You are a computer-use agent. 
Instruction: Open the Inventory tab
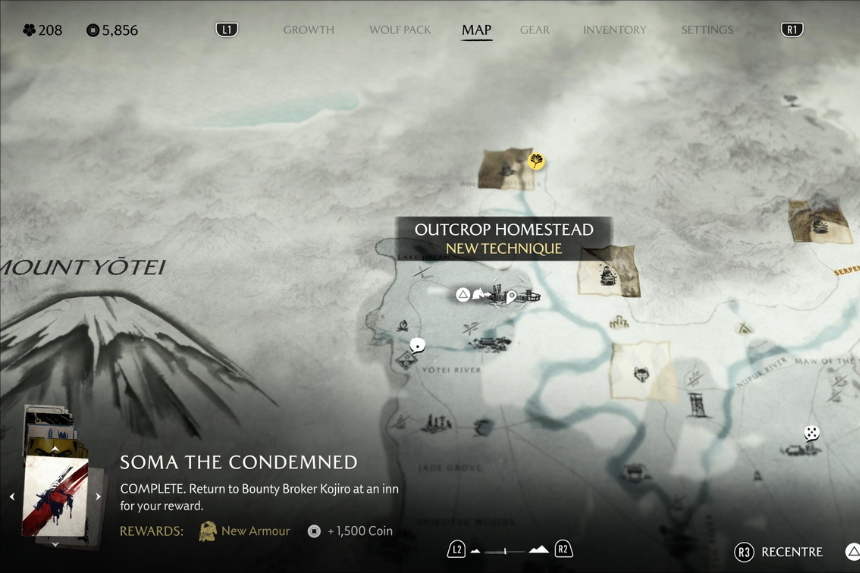614,30
